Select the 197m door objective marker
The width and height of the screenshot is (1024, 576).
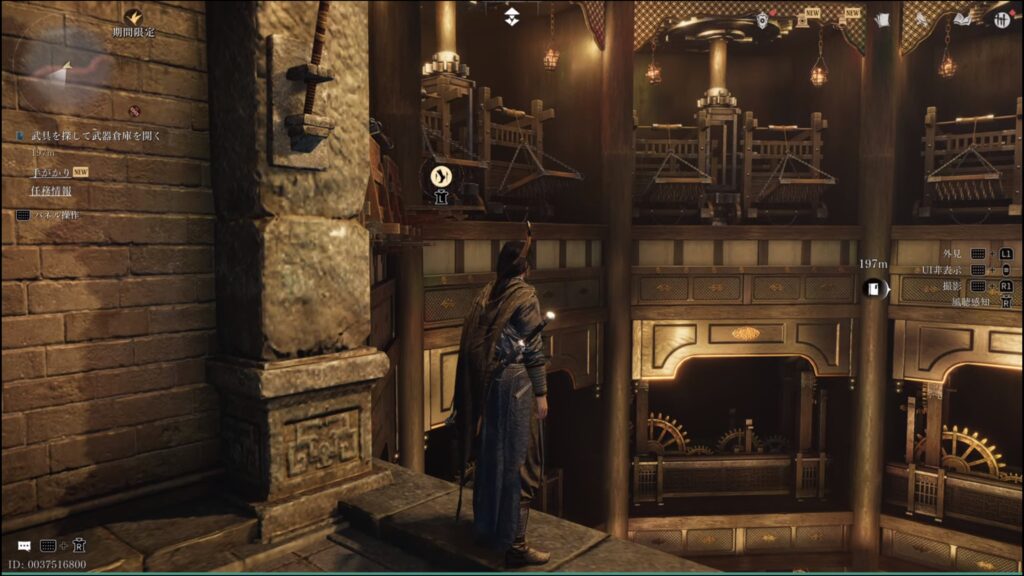pyautogui.click(x=873, y=290)
